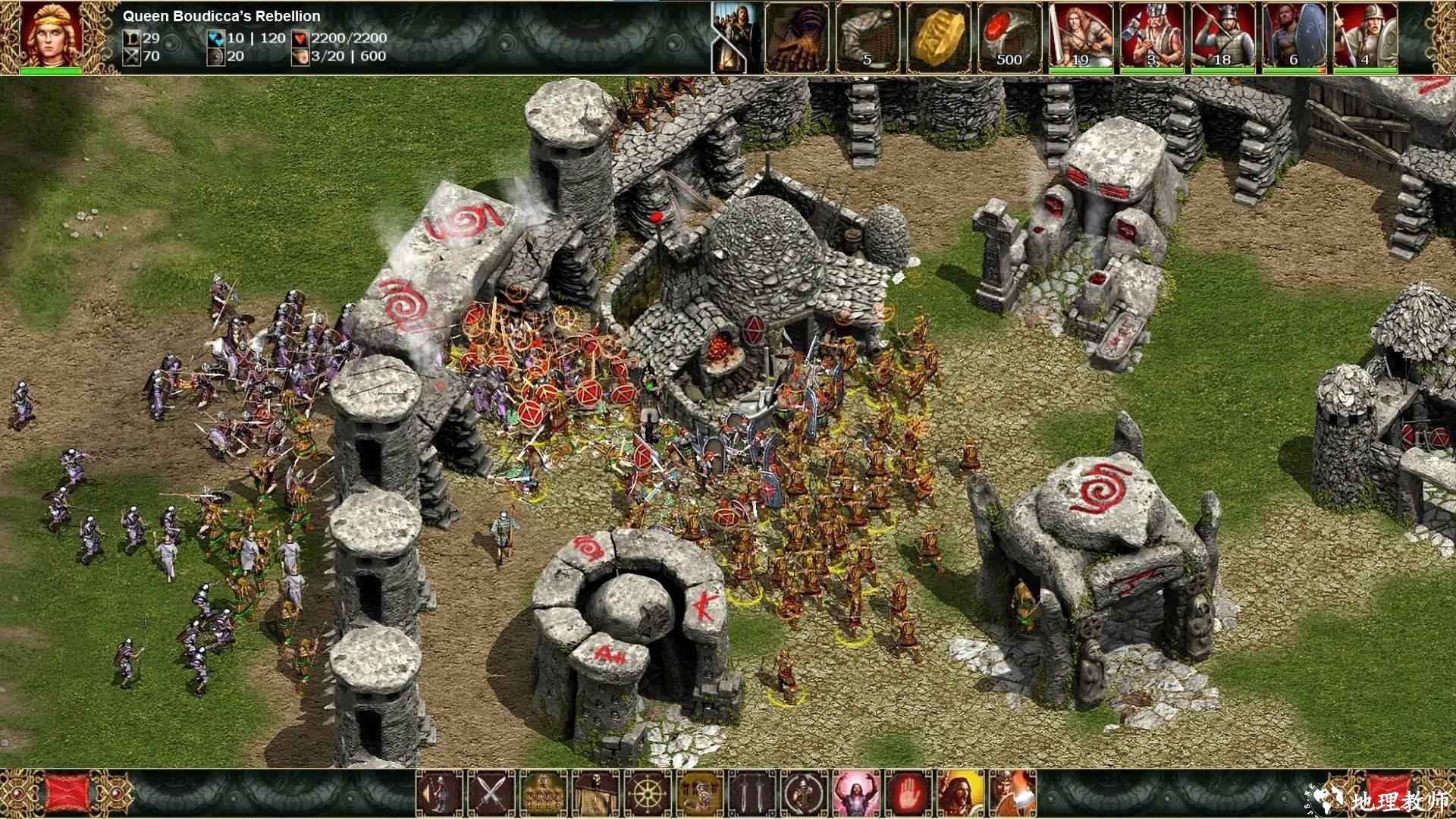Select the 3 axe-wielding warriors group
The image size is (1456, 819).
(1152, 38)
